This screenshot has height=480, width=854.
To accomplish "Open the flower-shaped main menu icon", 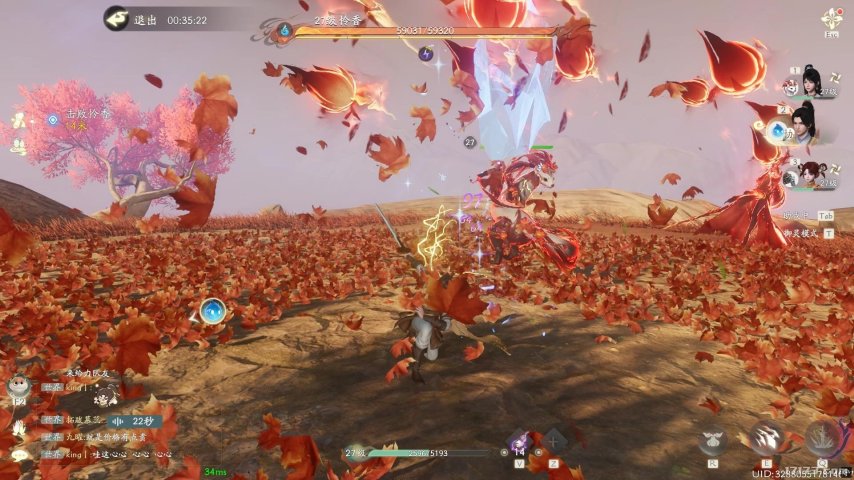I will [x=832, y=20].
